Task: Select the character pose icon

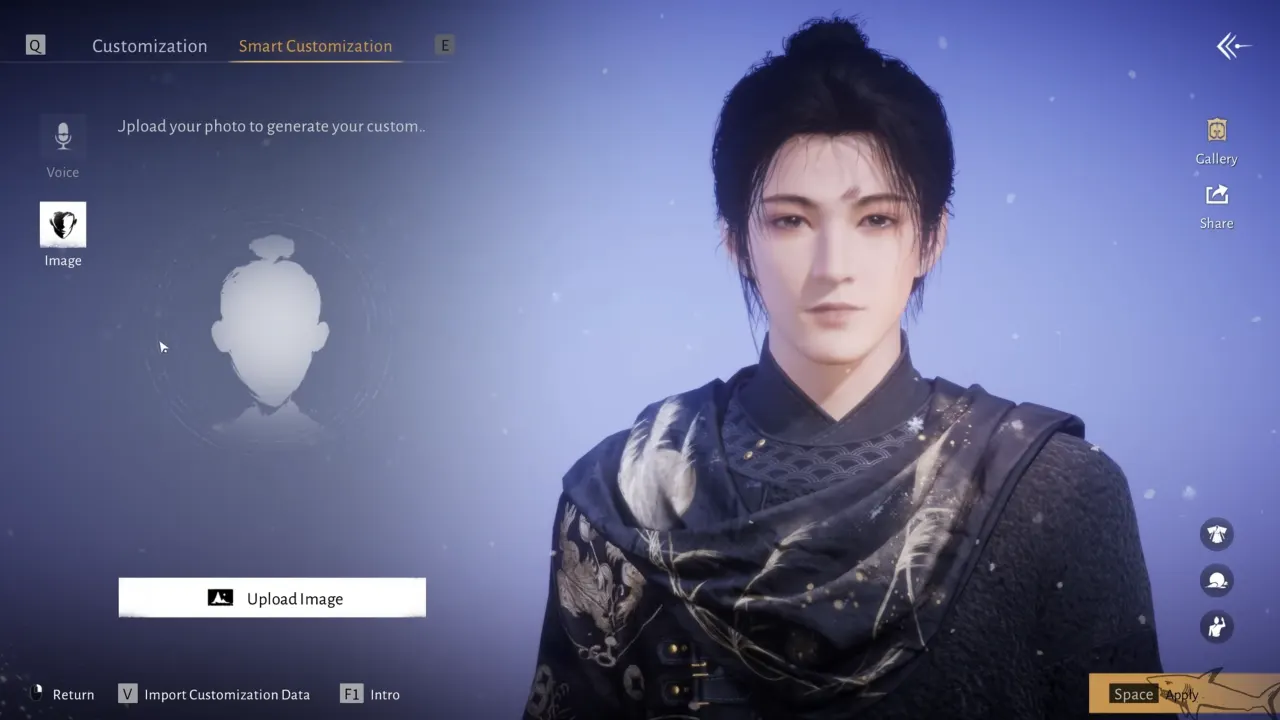Action: (x=1216, y=626)
